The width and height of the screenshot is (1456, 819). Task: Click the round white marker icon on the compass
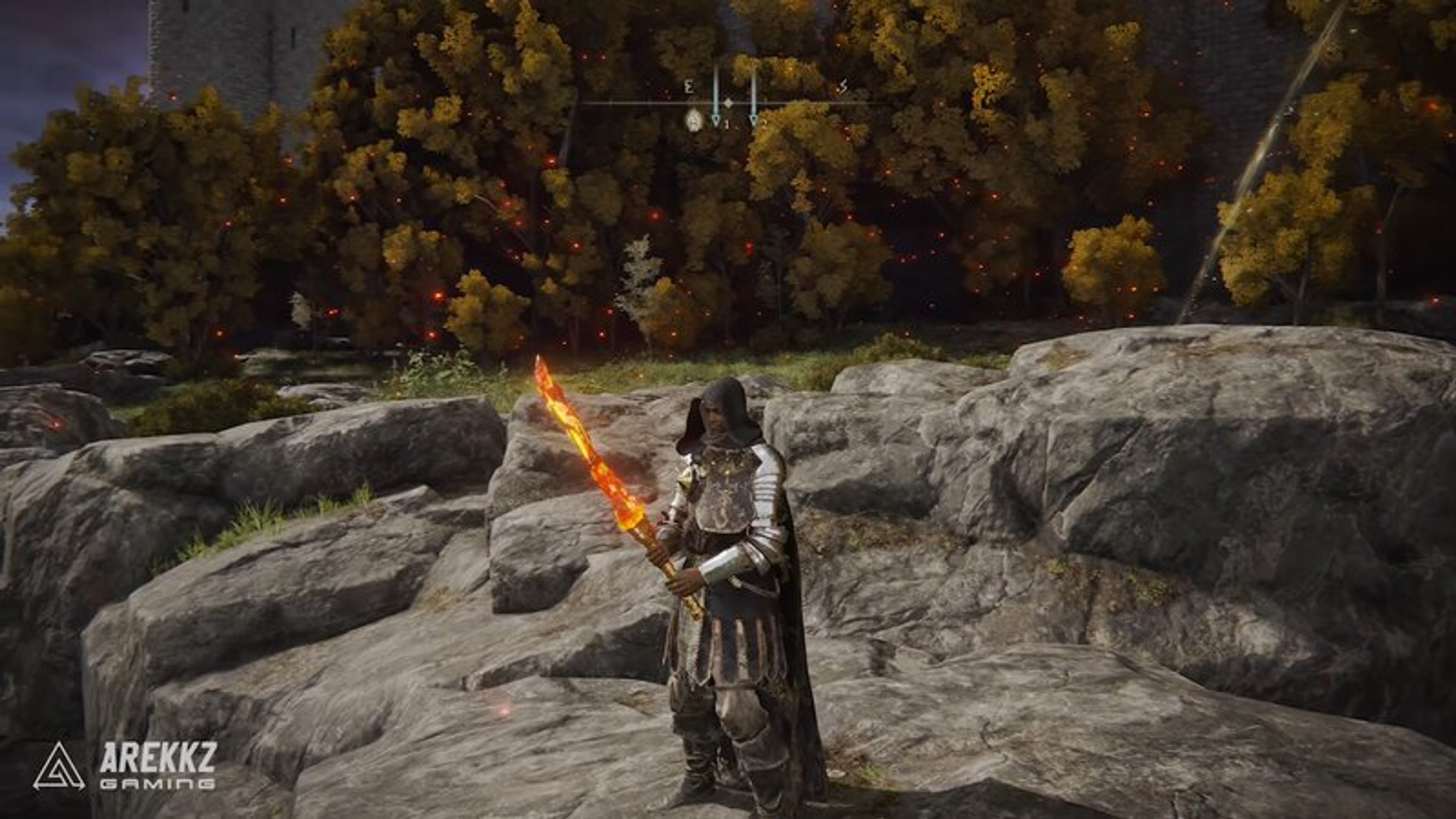(694, 121)
